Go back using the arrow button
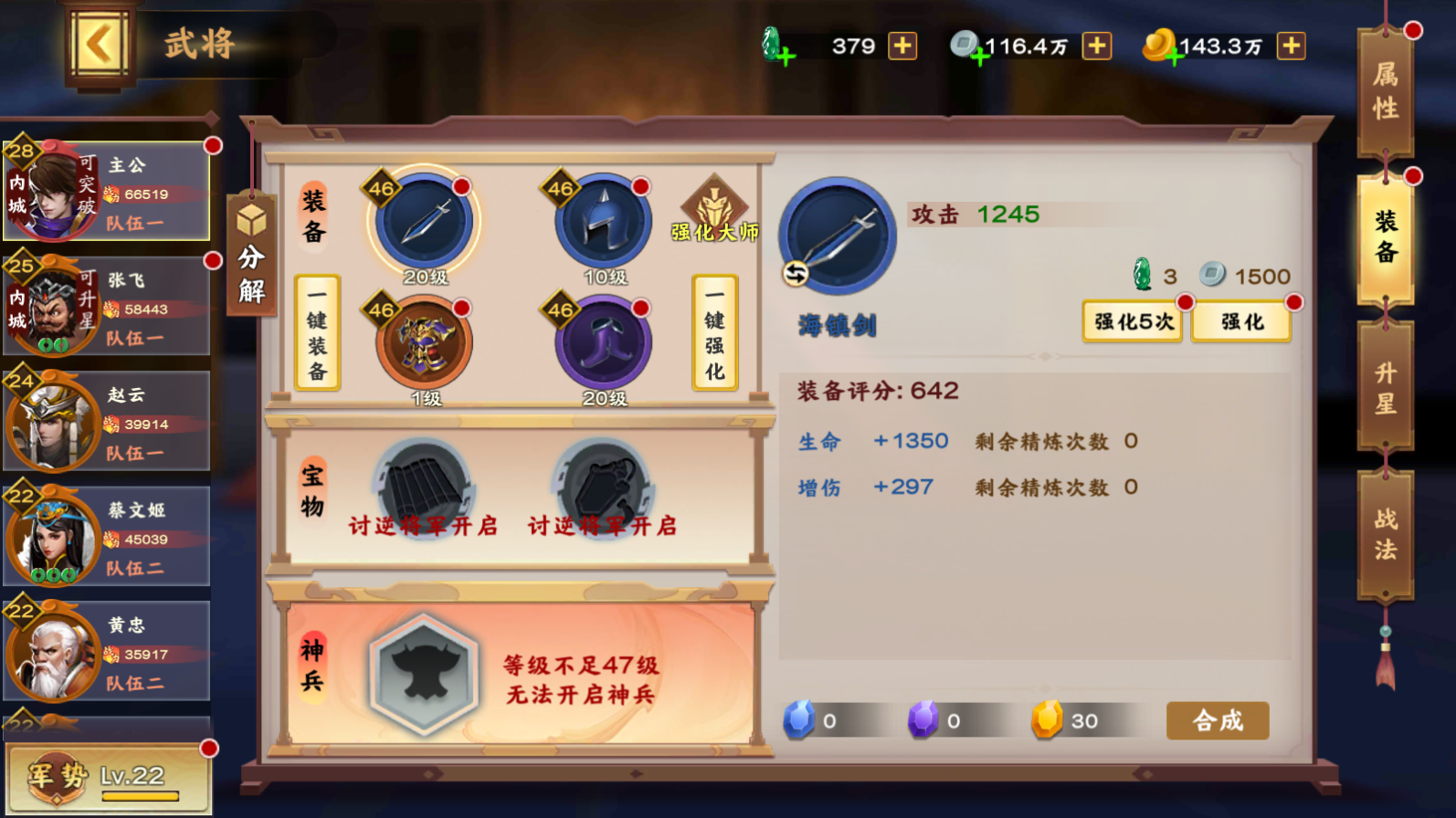This screenshot has height=818, width=1456. tap(99, 44)
